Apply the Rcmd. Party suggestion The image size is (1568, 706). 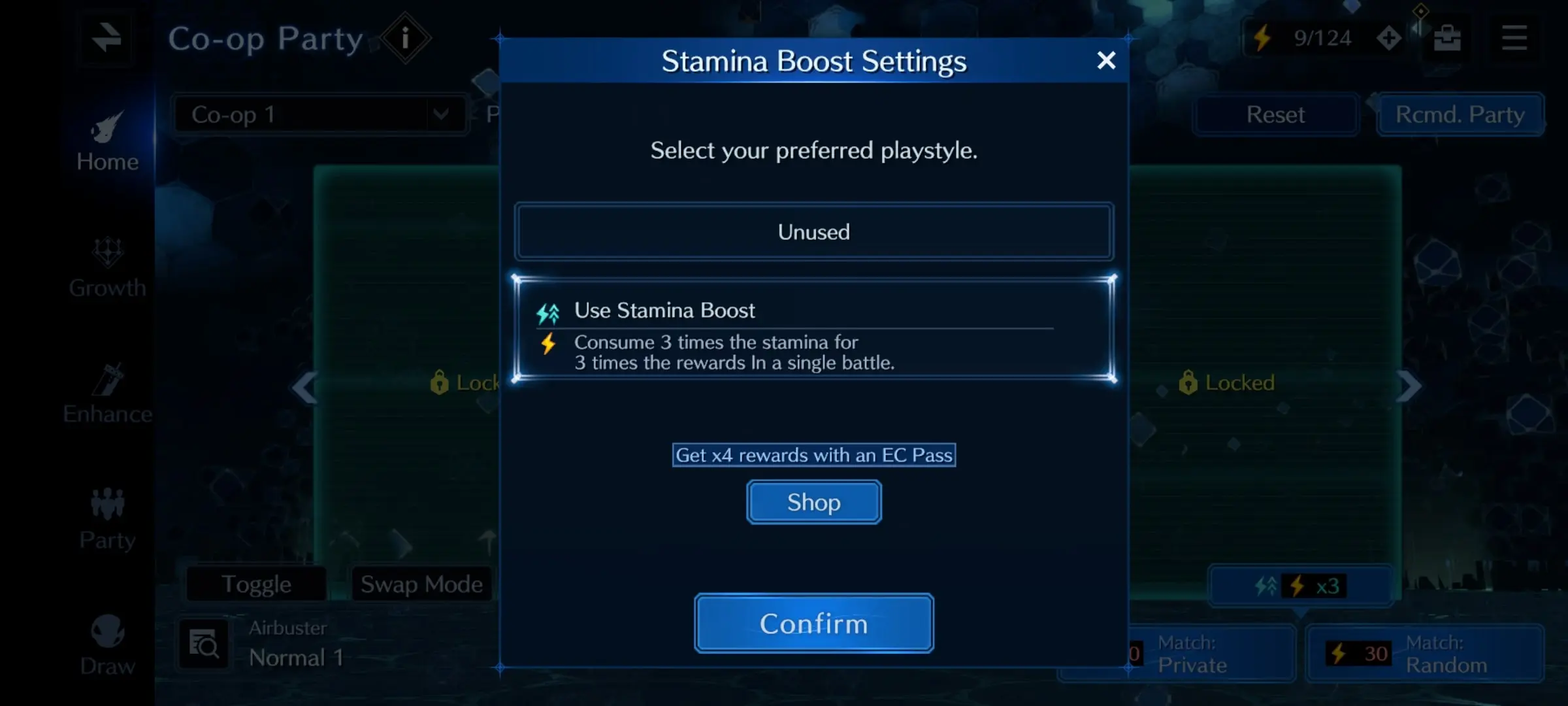1460,115
